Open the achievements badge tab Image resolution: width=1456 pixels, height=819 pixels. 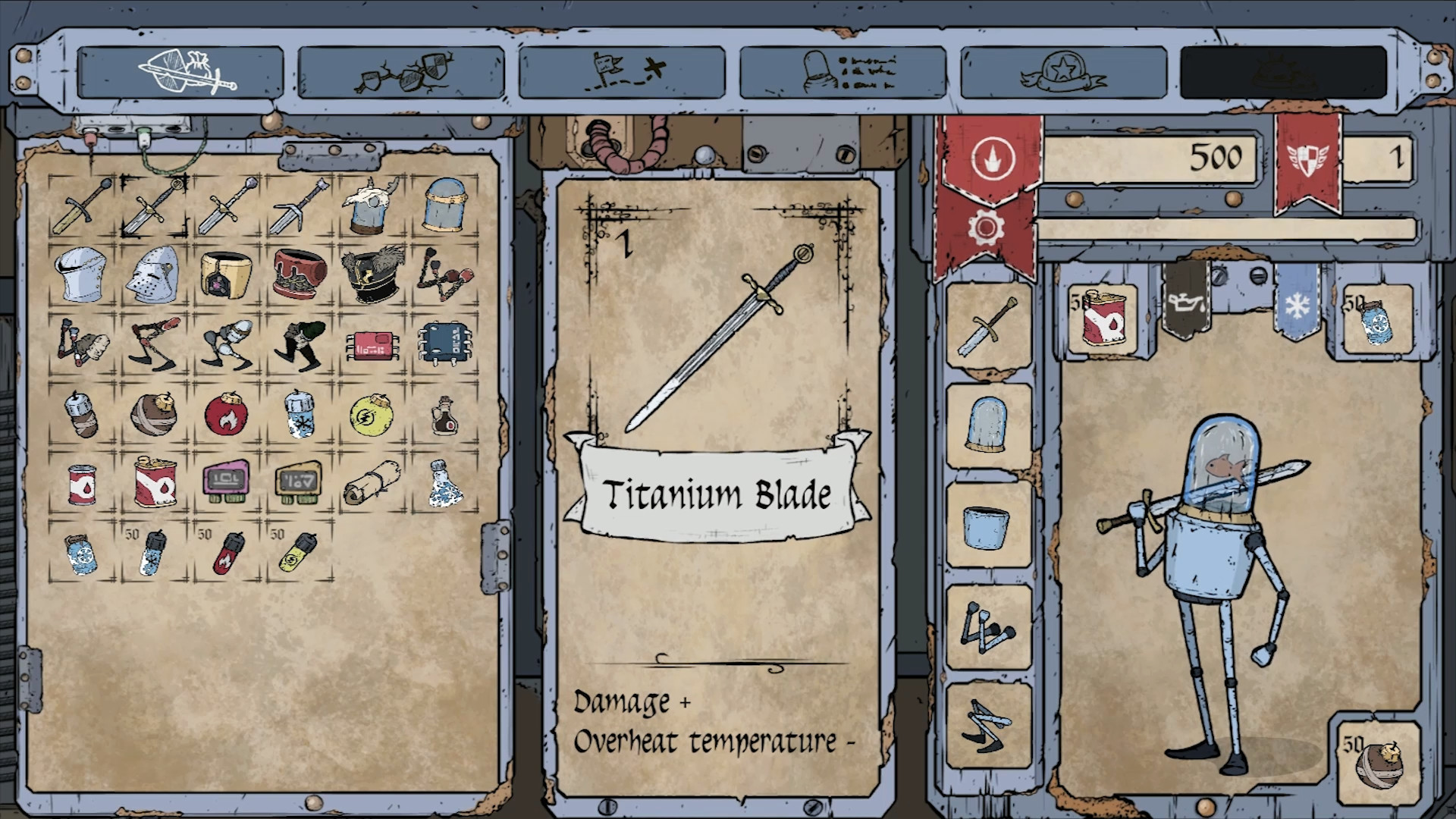tap(1060, 74)
